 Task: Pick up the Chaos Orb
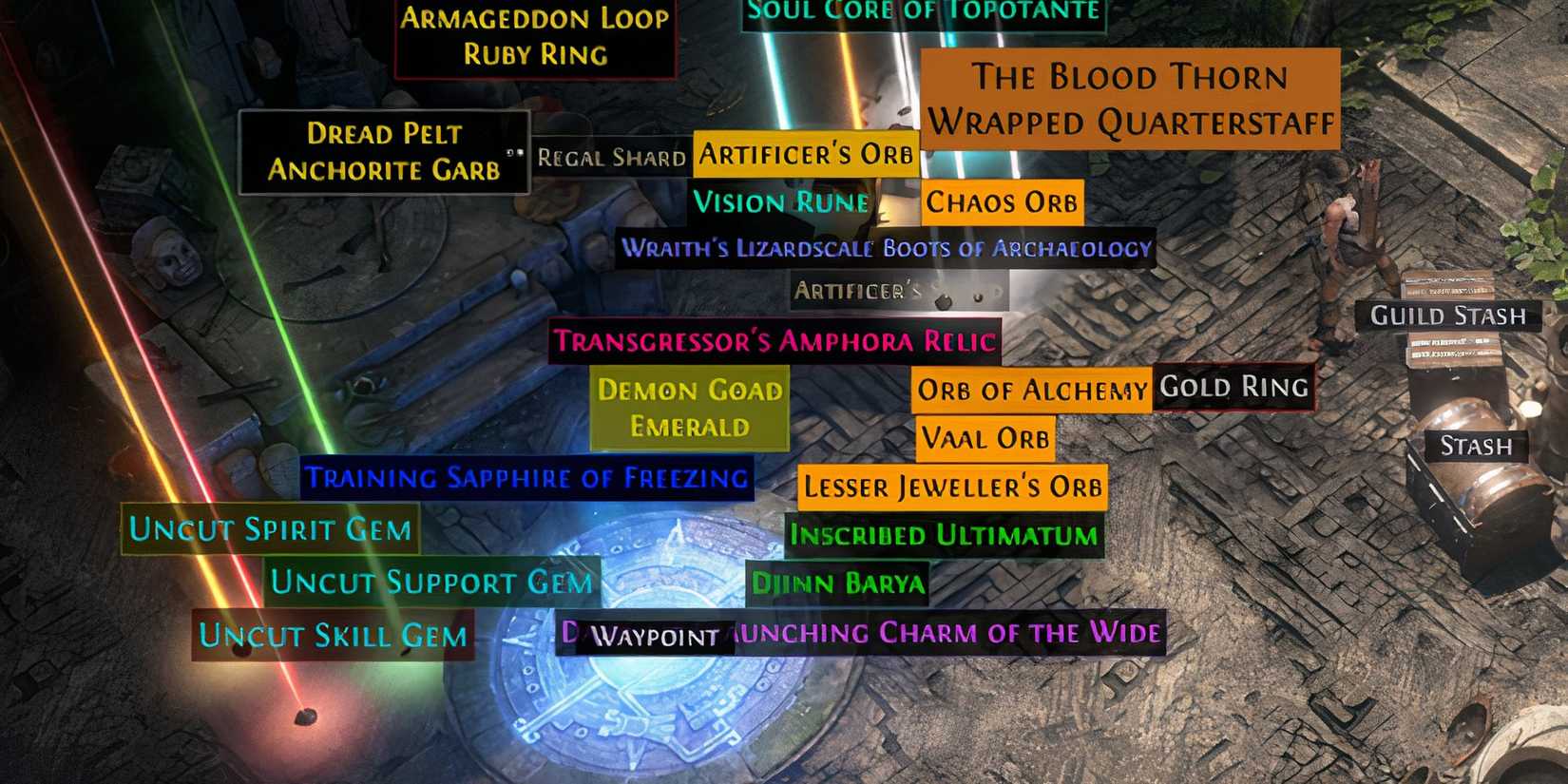(x=1001, y=203)
